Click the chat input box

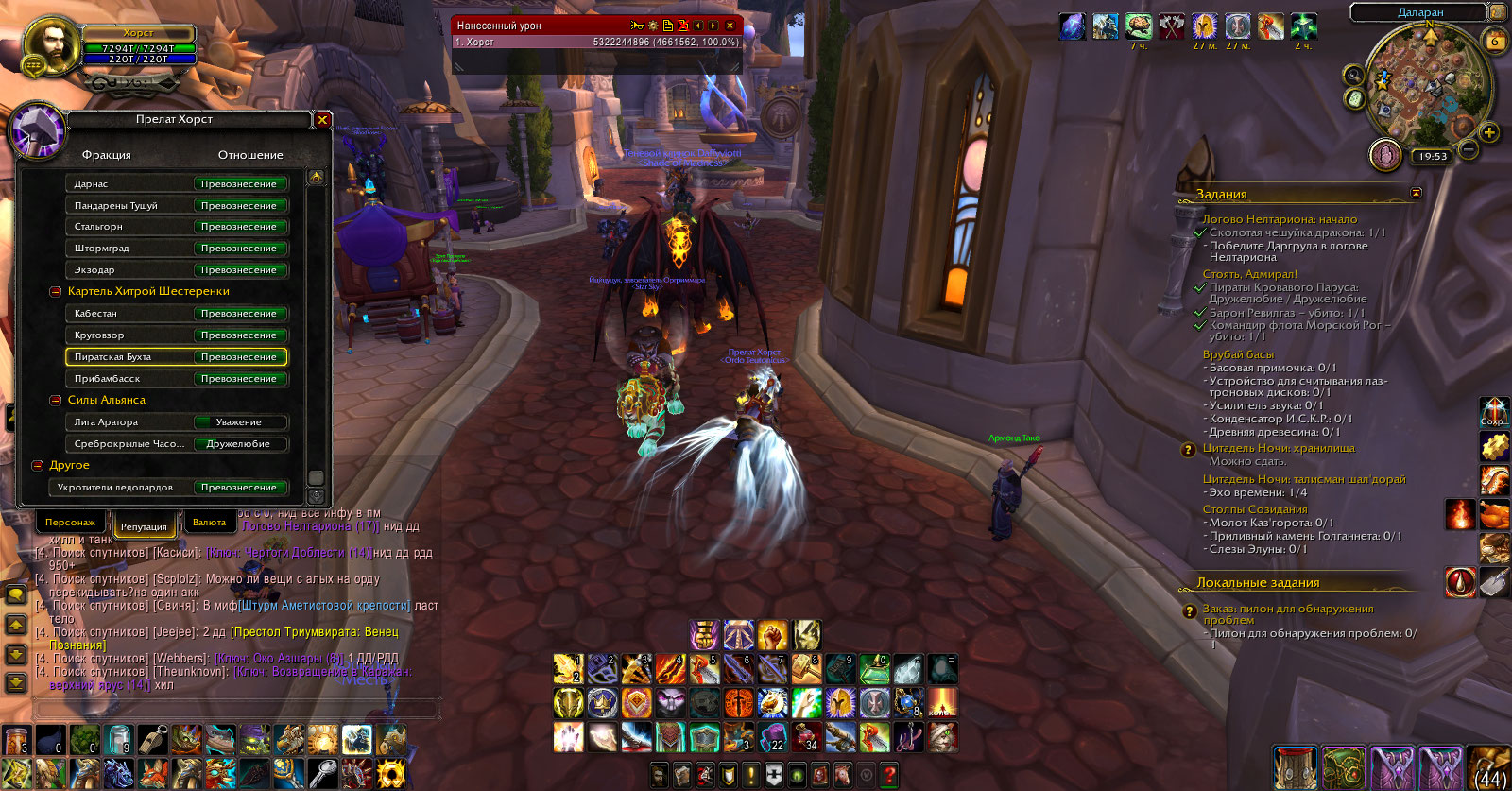coord(236,708)
